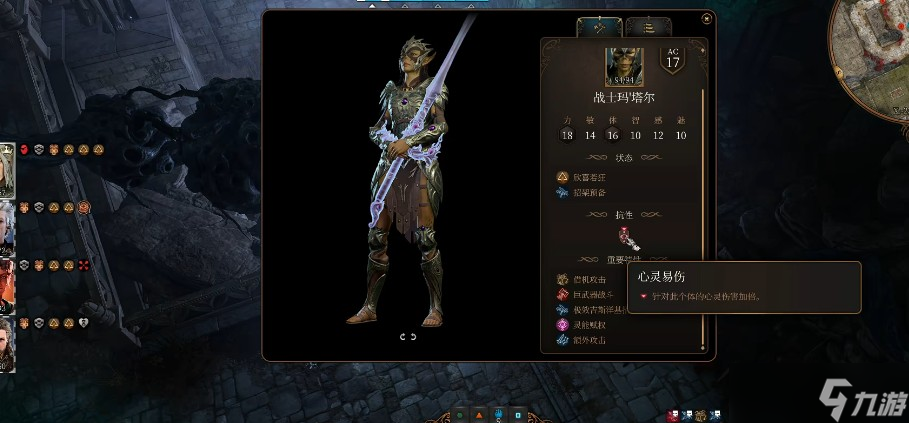The width and height of the screenshot is (909, 423).
Task: Activate the orange triangle action button
Action: tap(479, 413)
